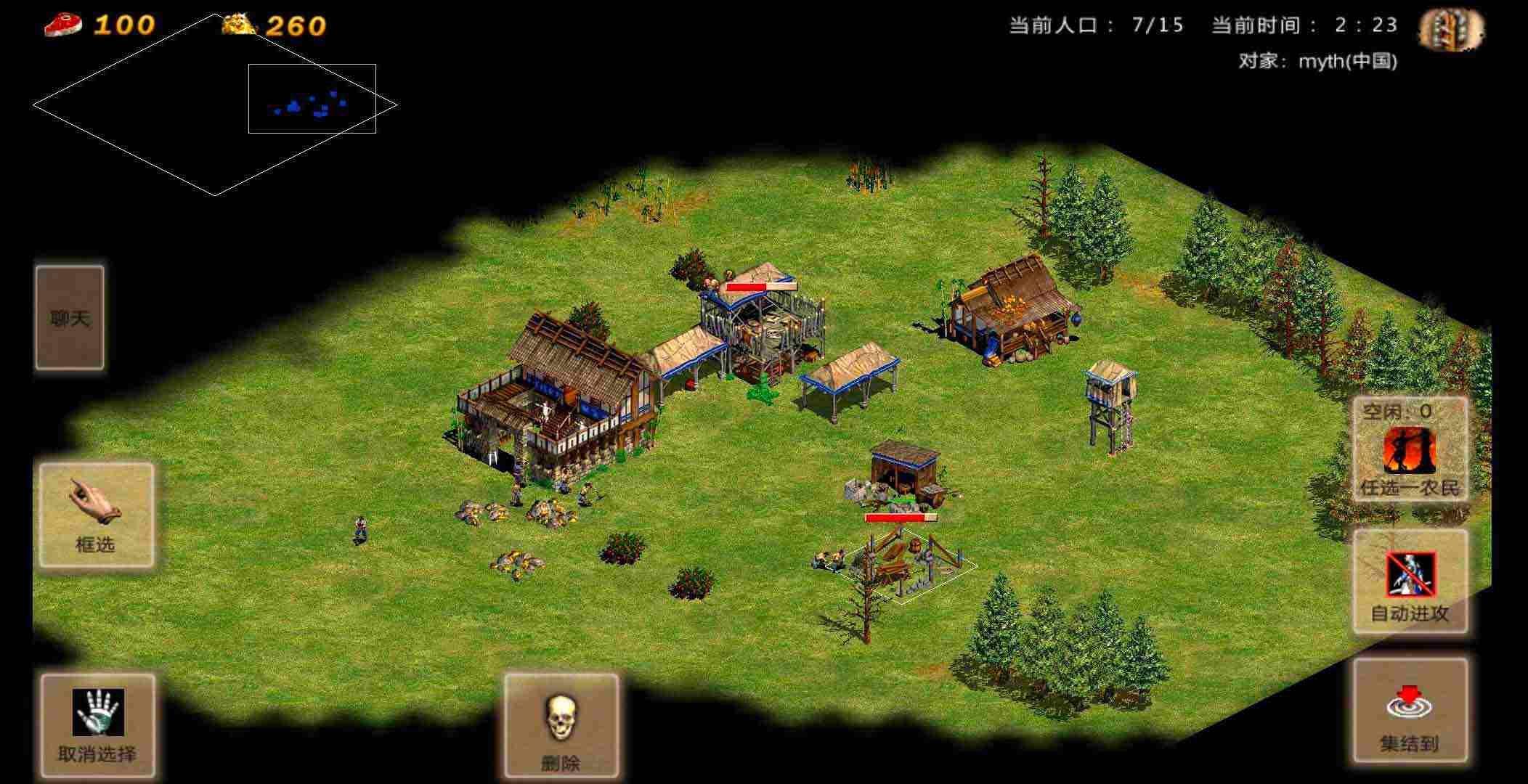
Task: Activate the 框选 box-select tool
Action: (97, 515)
